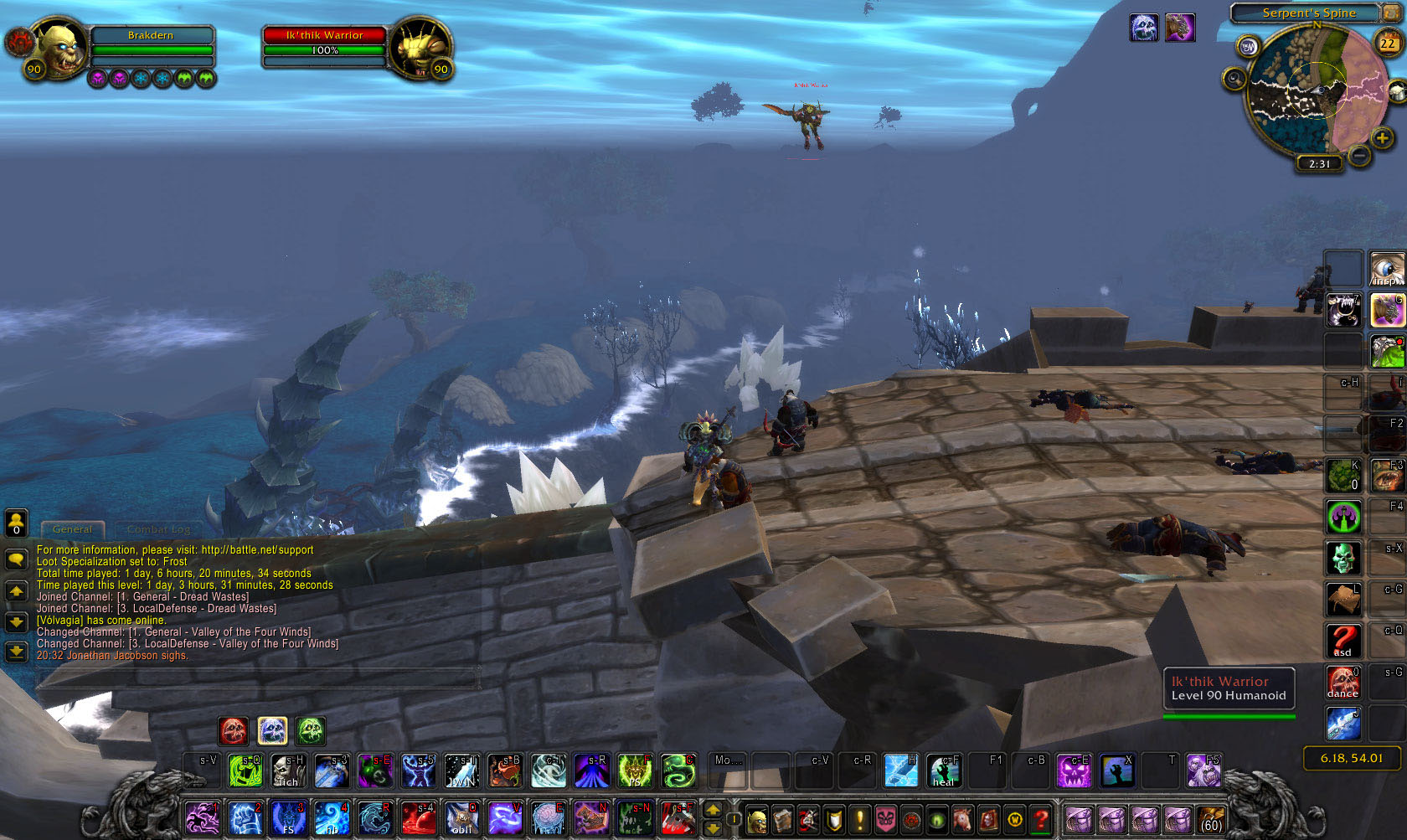
Task: Use the Howling Blast ability labeled hb
Action: [x=332, y=818]
